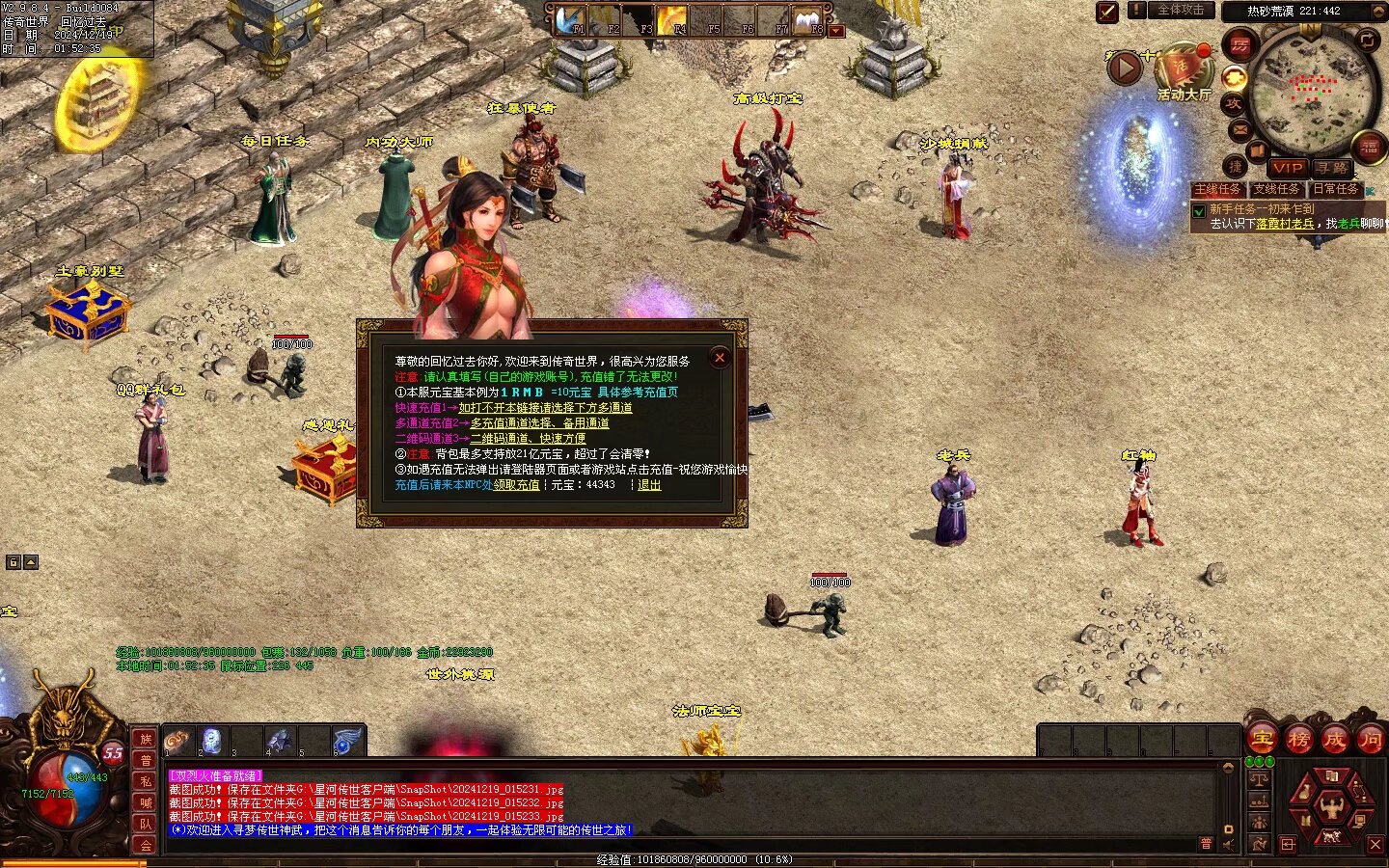Screen dimensions: 1389x868
Task: Open the mail envelope icon beside minimap
Action: coord(1240,129)
